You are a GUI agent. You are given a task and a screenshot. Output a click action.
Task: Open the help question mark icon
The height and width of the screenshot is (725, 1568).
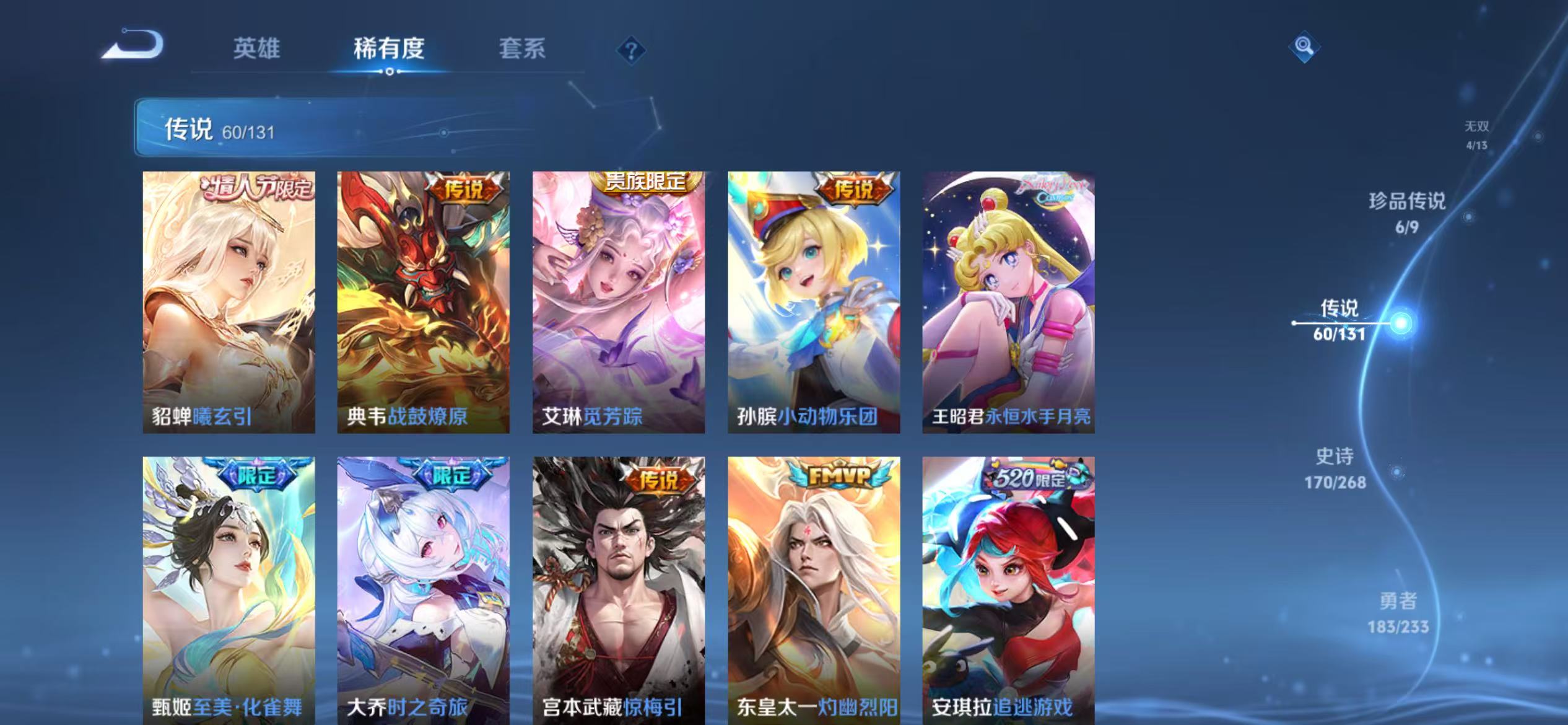[630, 51]
